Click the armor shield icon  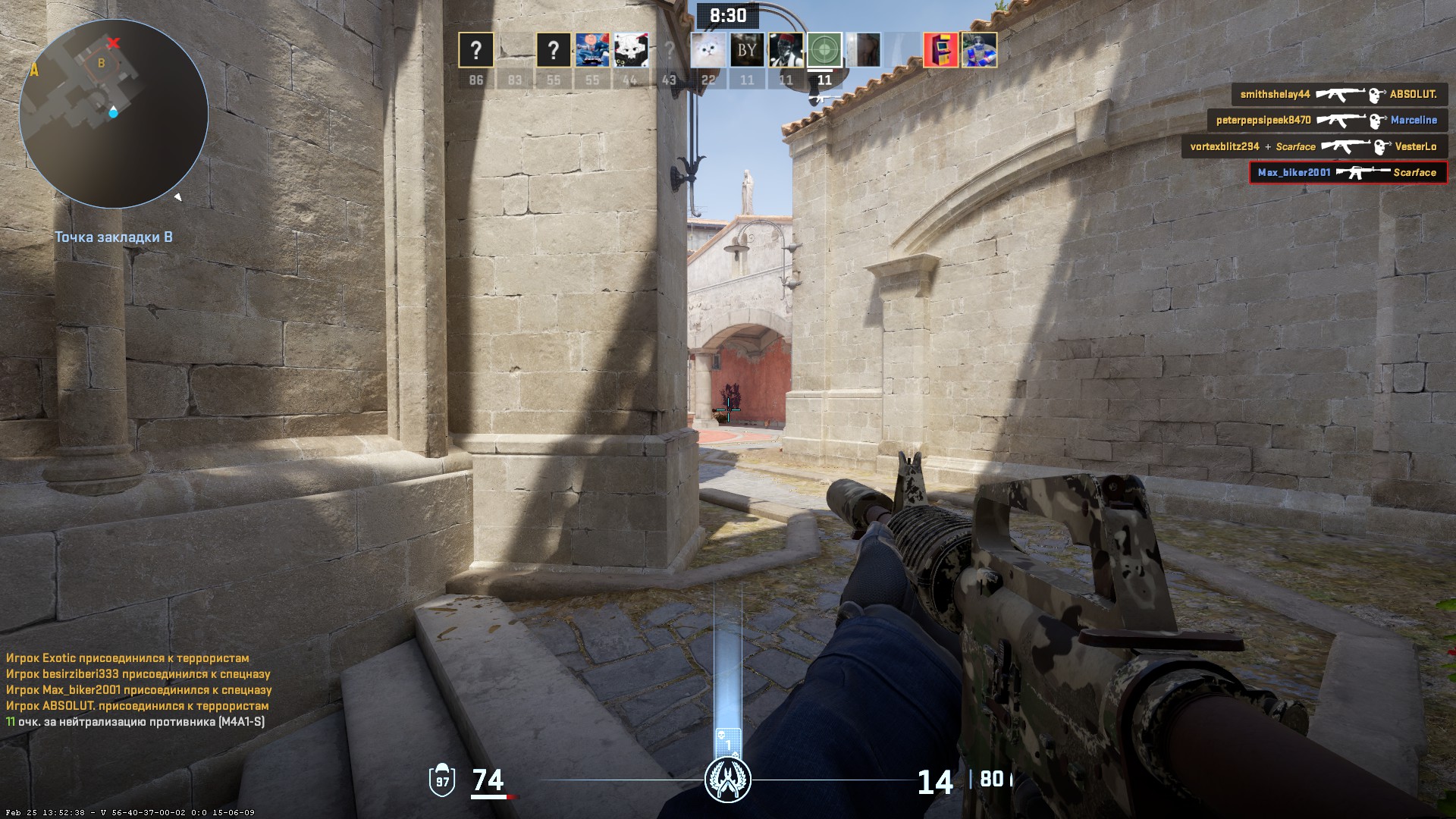tap(442, 780)
